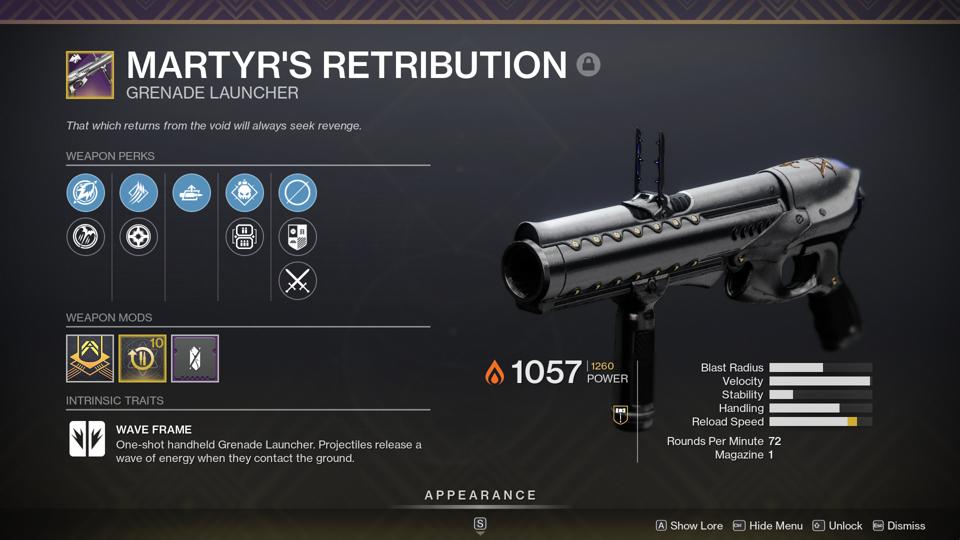
Task: Select the crossed swords Crucible tracker
Action: (x=298, y=281)
